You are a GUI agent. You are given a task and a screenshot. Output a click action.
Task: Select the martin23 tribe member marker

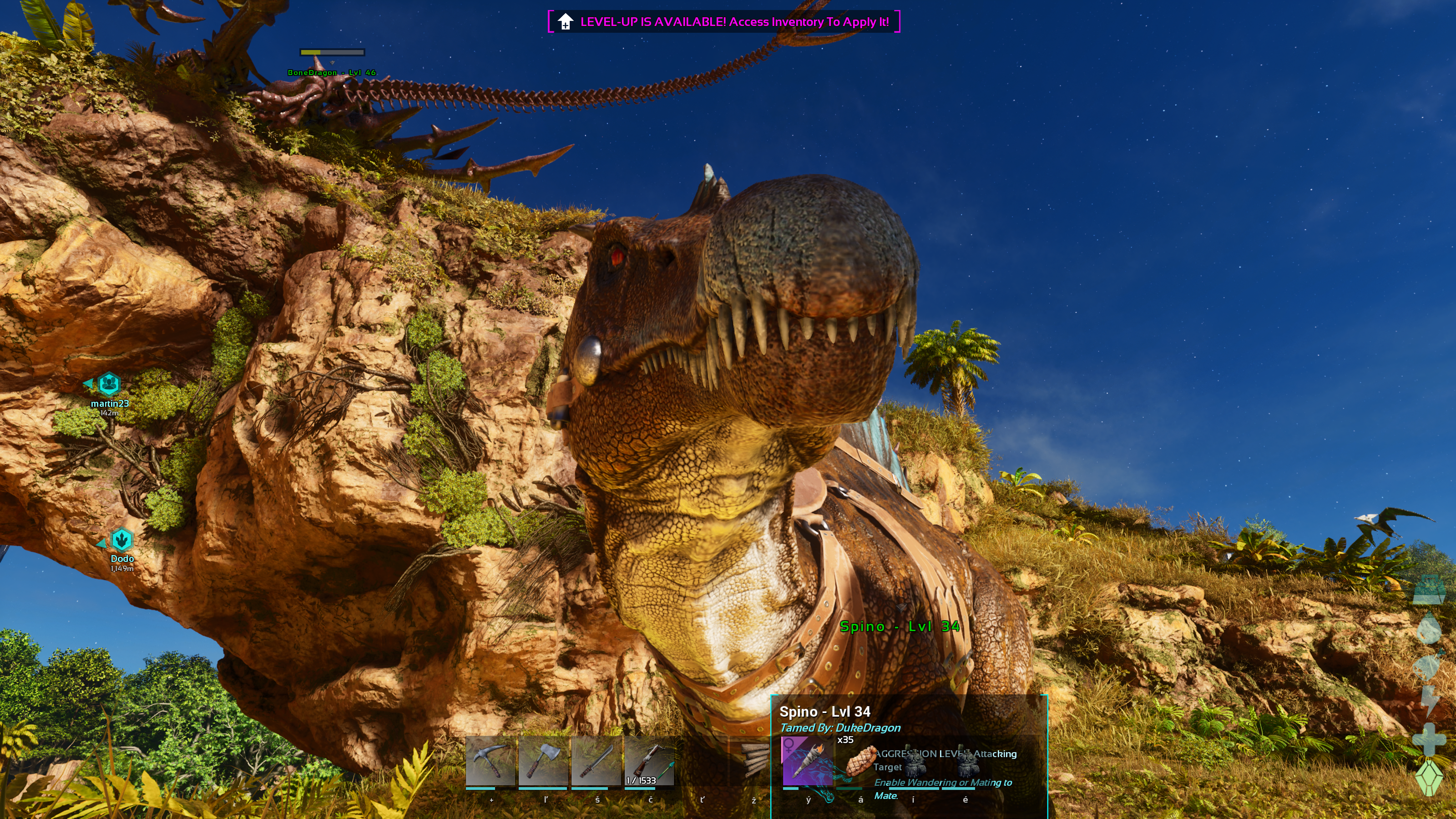tap(109, 384)
